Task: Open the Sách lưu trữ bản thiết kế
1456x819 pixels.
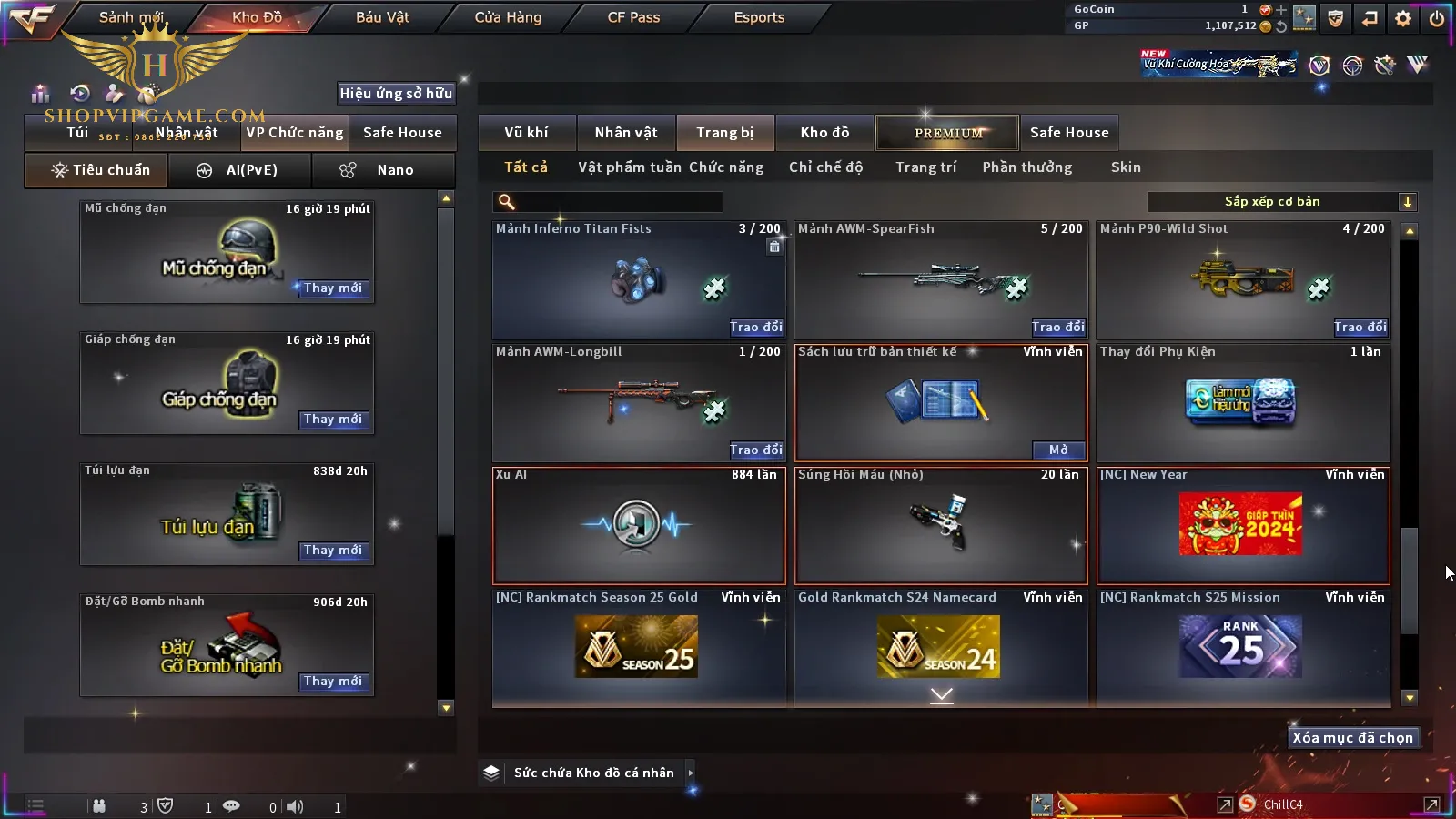Action: pyautogui.click(x=1057, y=450)
